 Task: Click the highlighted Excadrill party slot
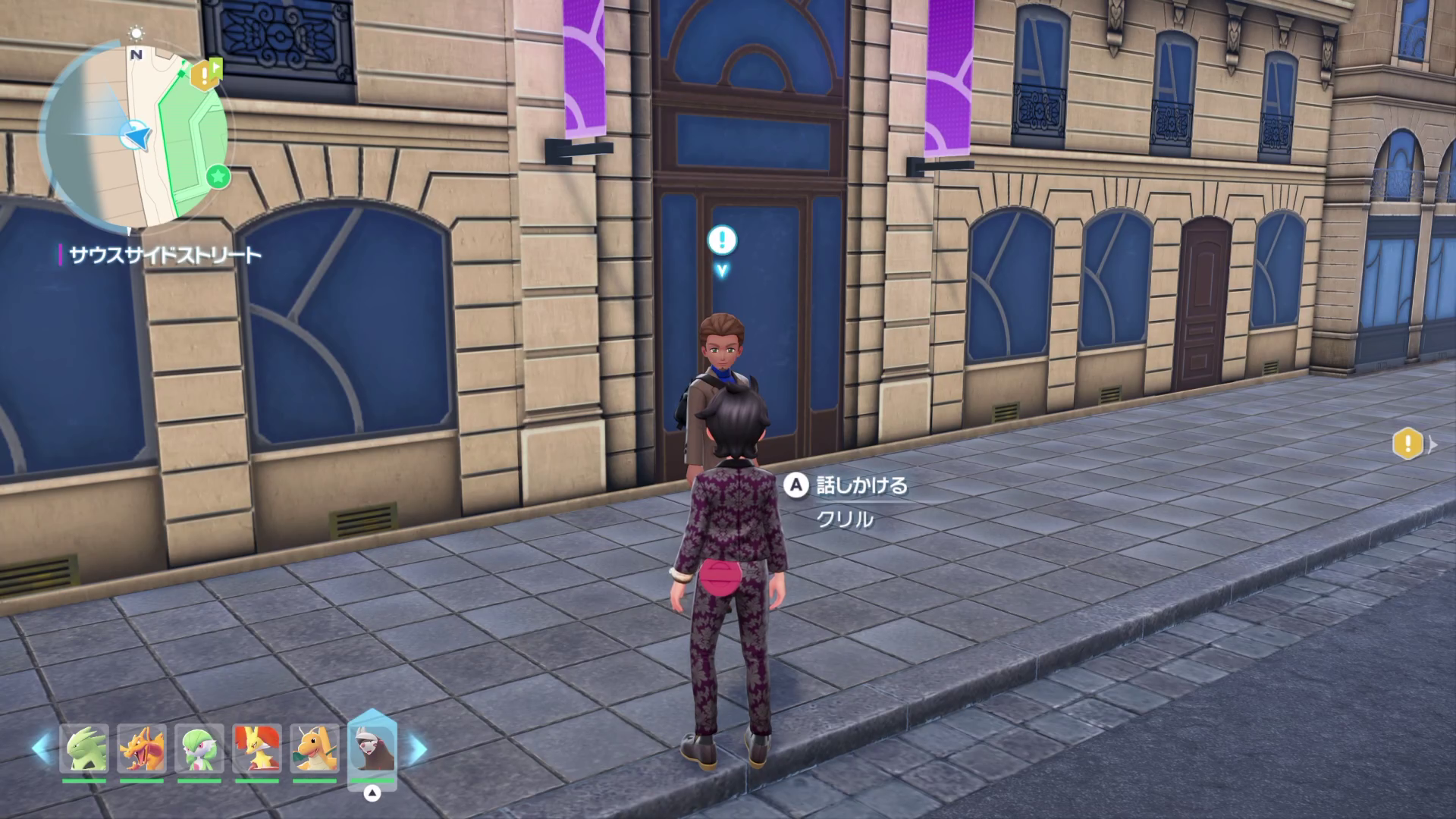click(x=372, y=748)
